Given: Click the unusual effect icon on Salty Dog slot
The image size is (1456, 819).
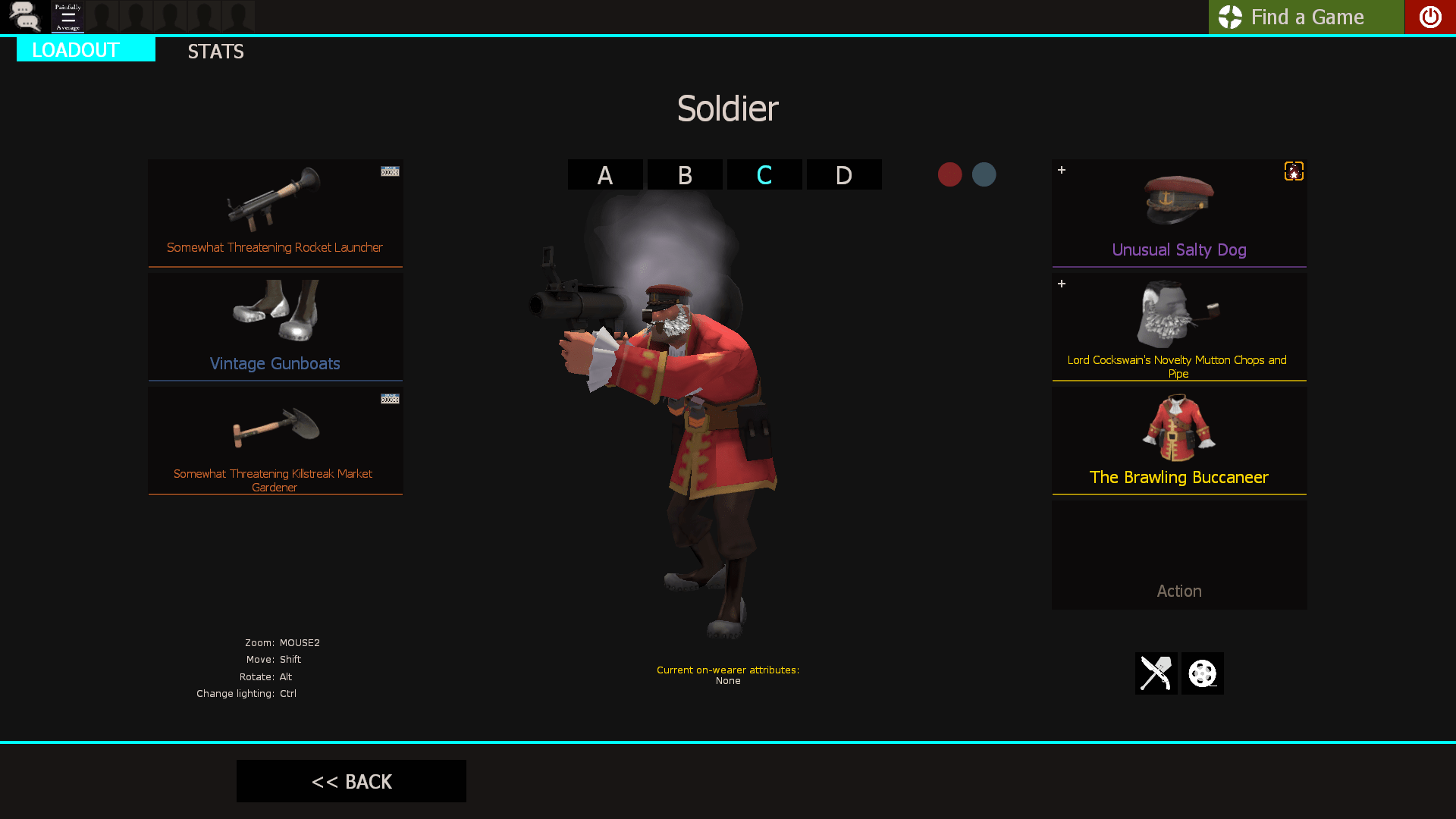Looking at the screenshot, I should pyautogui.click(x=1293, y=171).
